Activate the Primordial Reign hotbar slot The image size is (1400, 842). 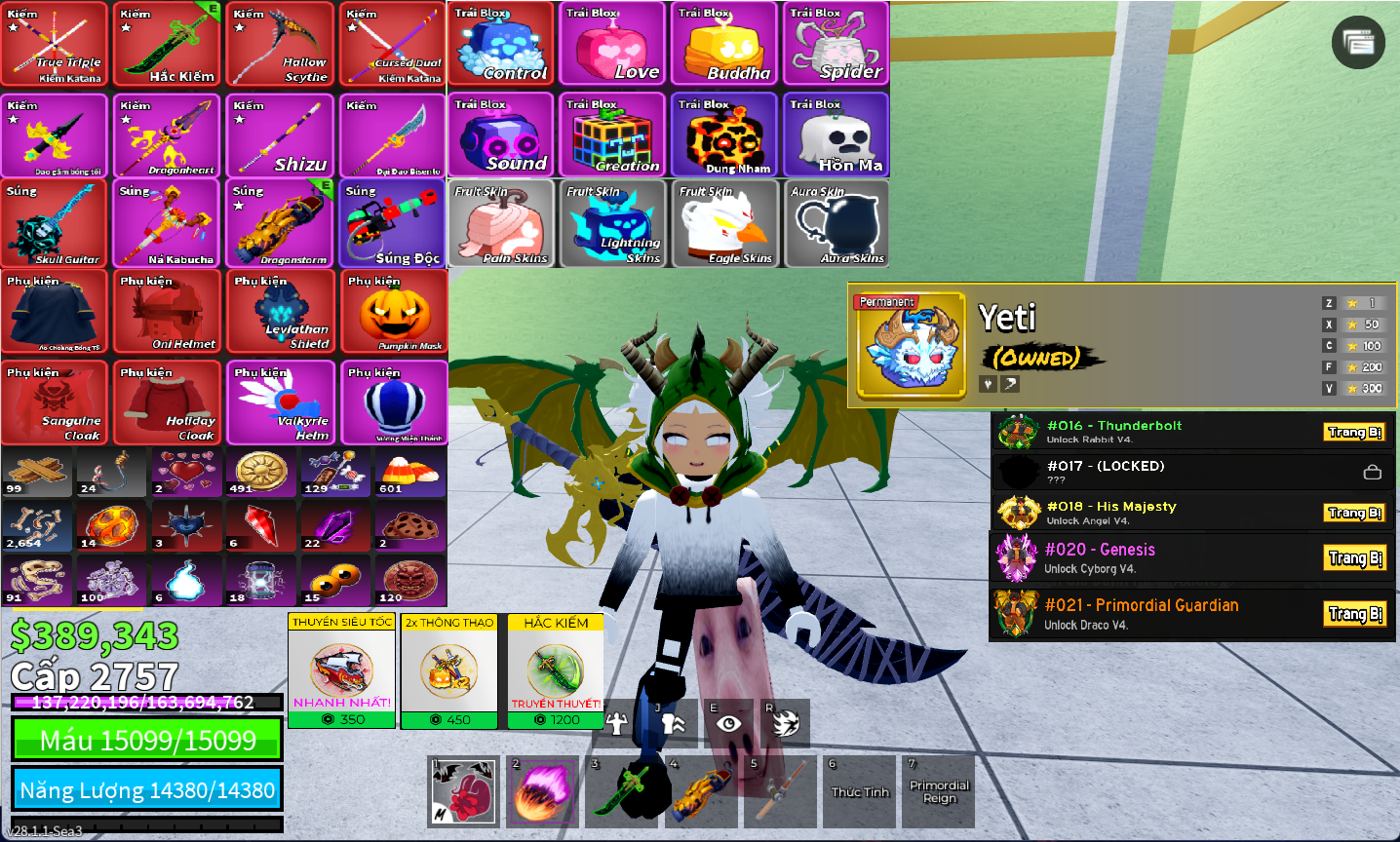pyautogui.click(x=939, y=790)
